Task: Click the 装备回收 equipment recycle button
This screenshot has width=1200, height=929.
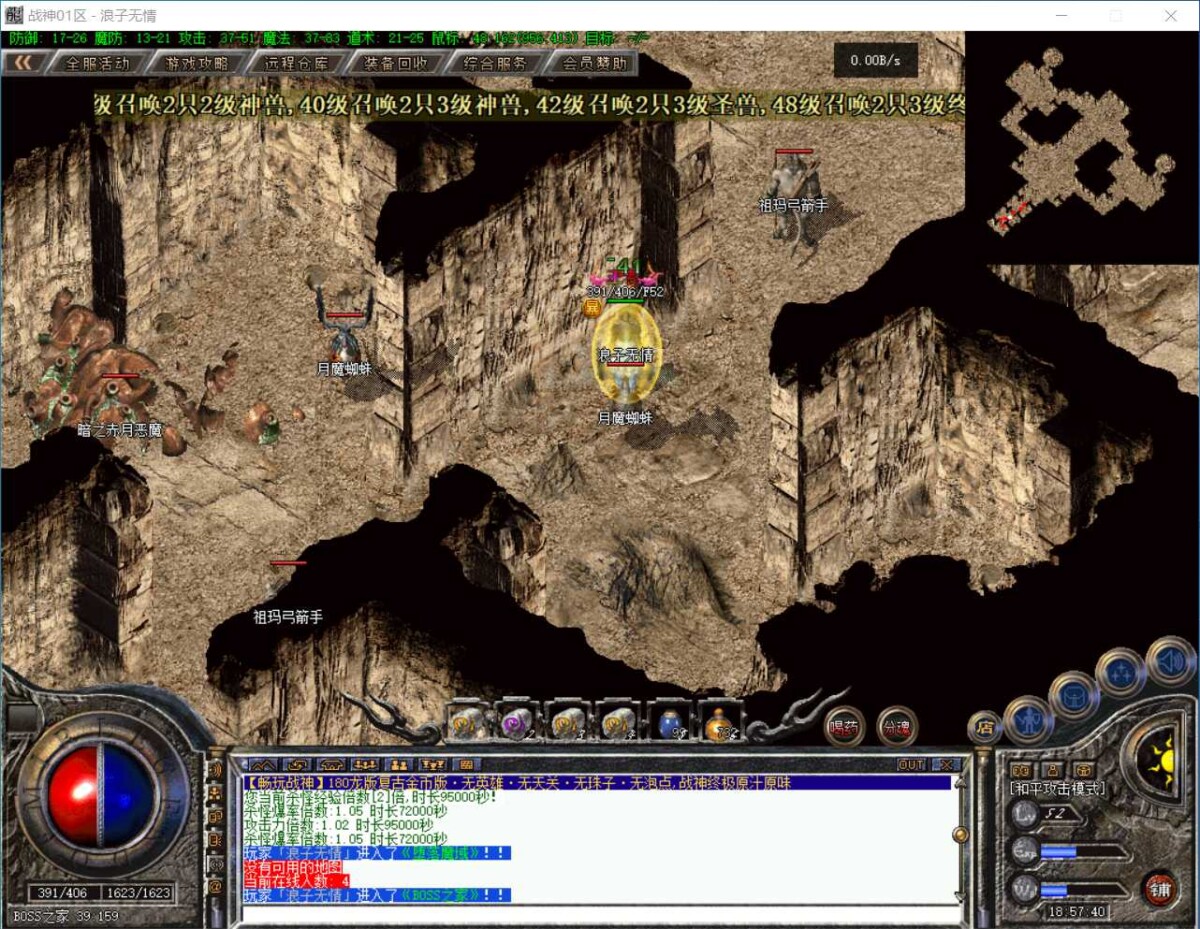Action: click(x=395, y=63)
